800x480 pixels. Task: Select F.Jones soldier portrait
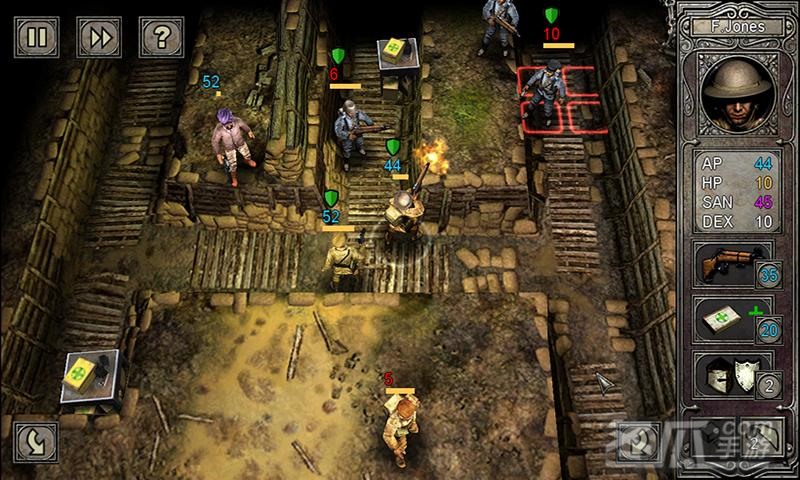(740, 97)
